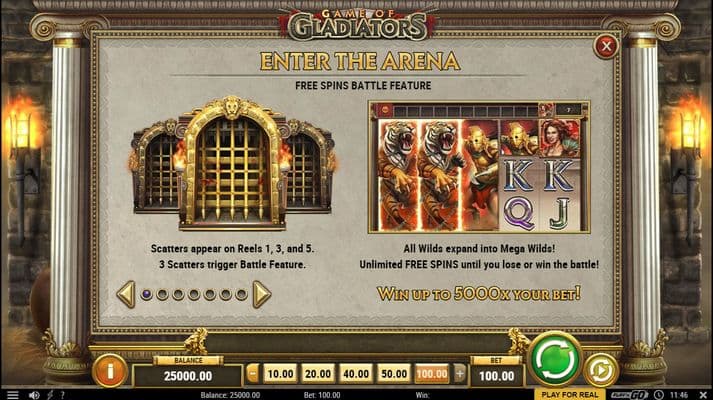Choose the 20.00 bet value

316,373
